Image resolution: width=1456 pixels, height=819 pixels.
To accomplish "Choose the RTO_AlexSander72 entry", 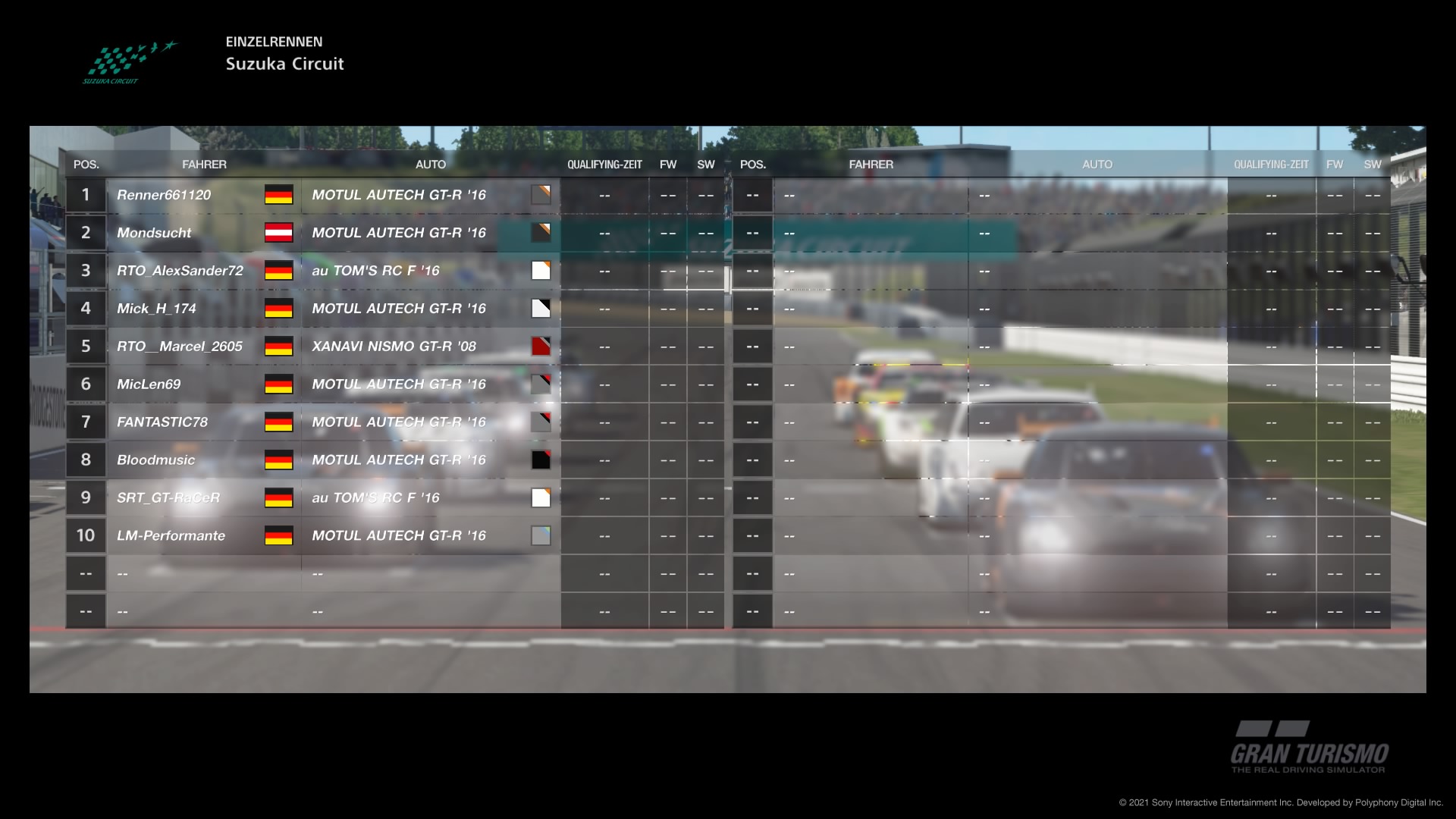I will tap(180, 271).
